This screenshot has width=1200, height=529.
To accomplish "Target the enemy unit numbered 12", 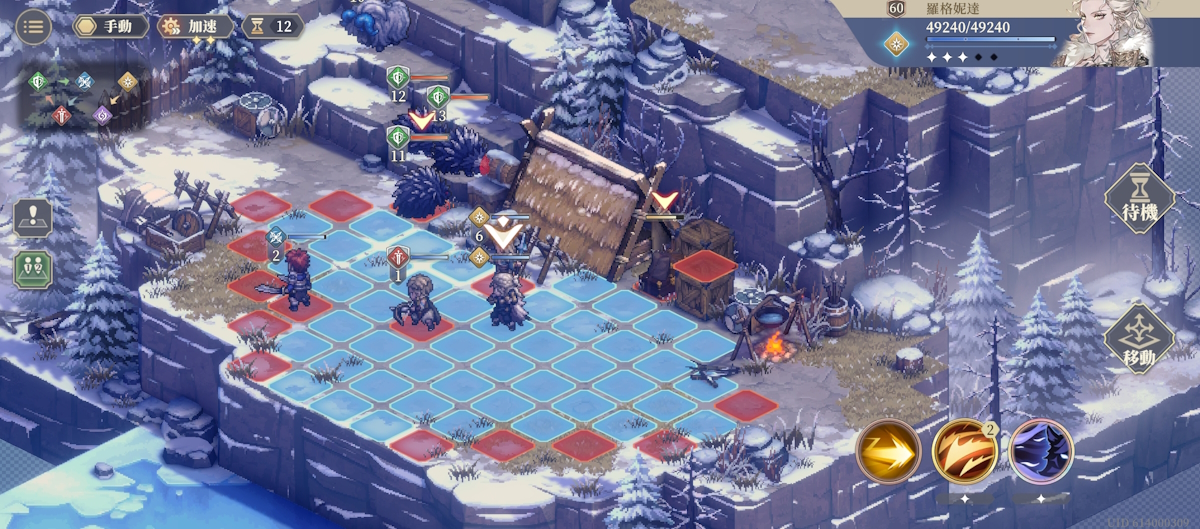I will [x=399, y=80].
